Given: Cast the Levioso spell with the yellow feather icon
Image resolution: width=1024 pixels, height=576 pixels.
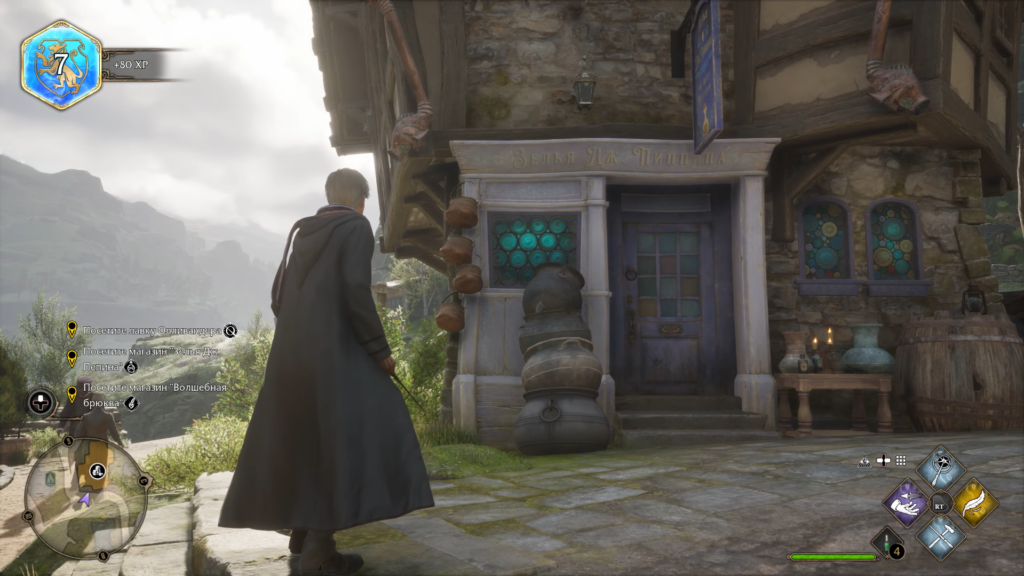Looking at the screenshot, I should point(974,502).
